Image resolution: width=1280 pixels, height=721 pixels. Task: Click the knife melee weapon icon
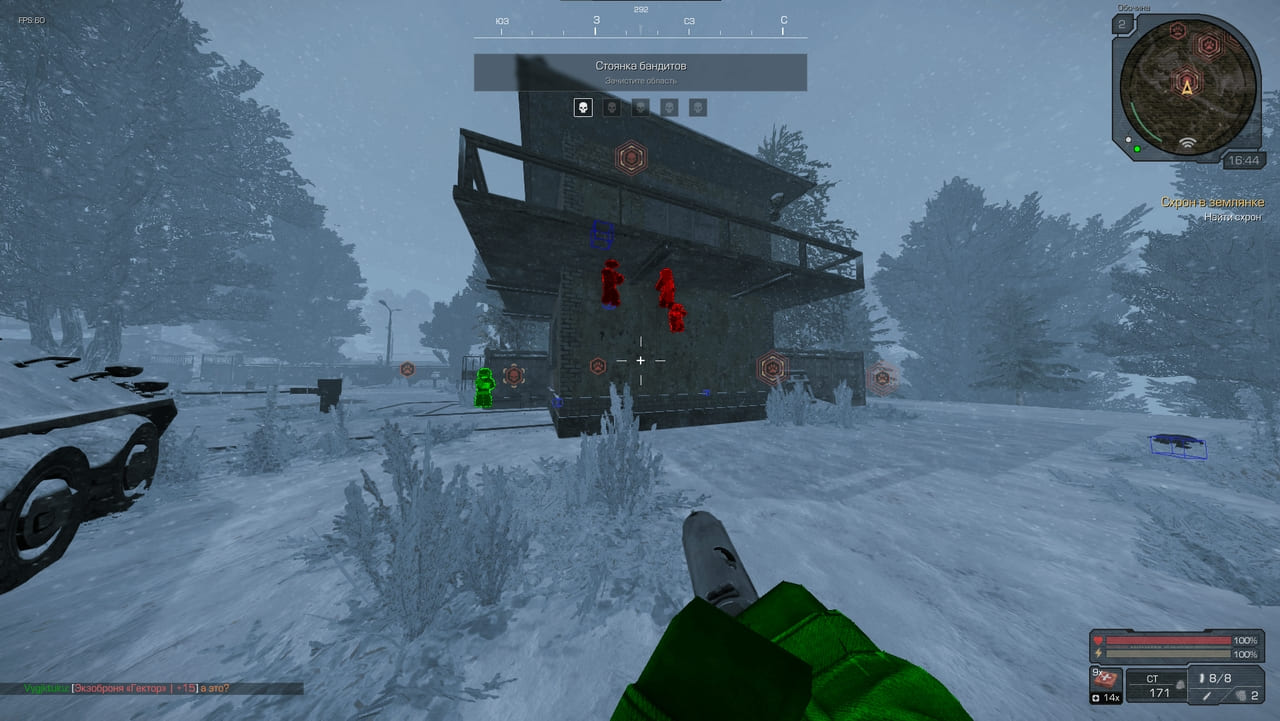[1207, 696]
